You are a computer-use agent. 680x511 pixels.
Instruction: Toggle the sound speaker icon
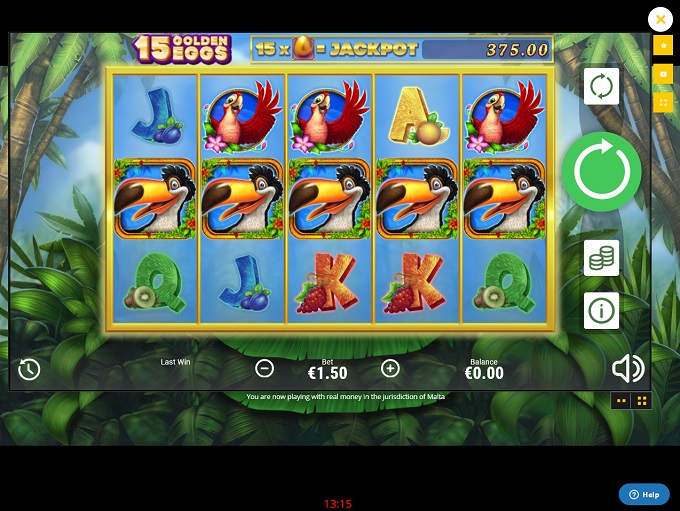(627, 369)
